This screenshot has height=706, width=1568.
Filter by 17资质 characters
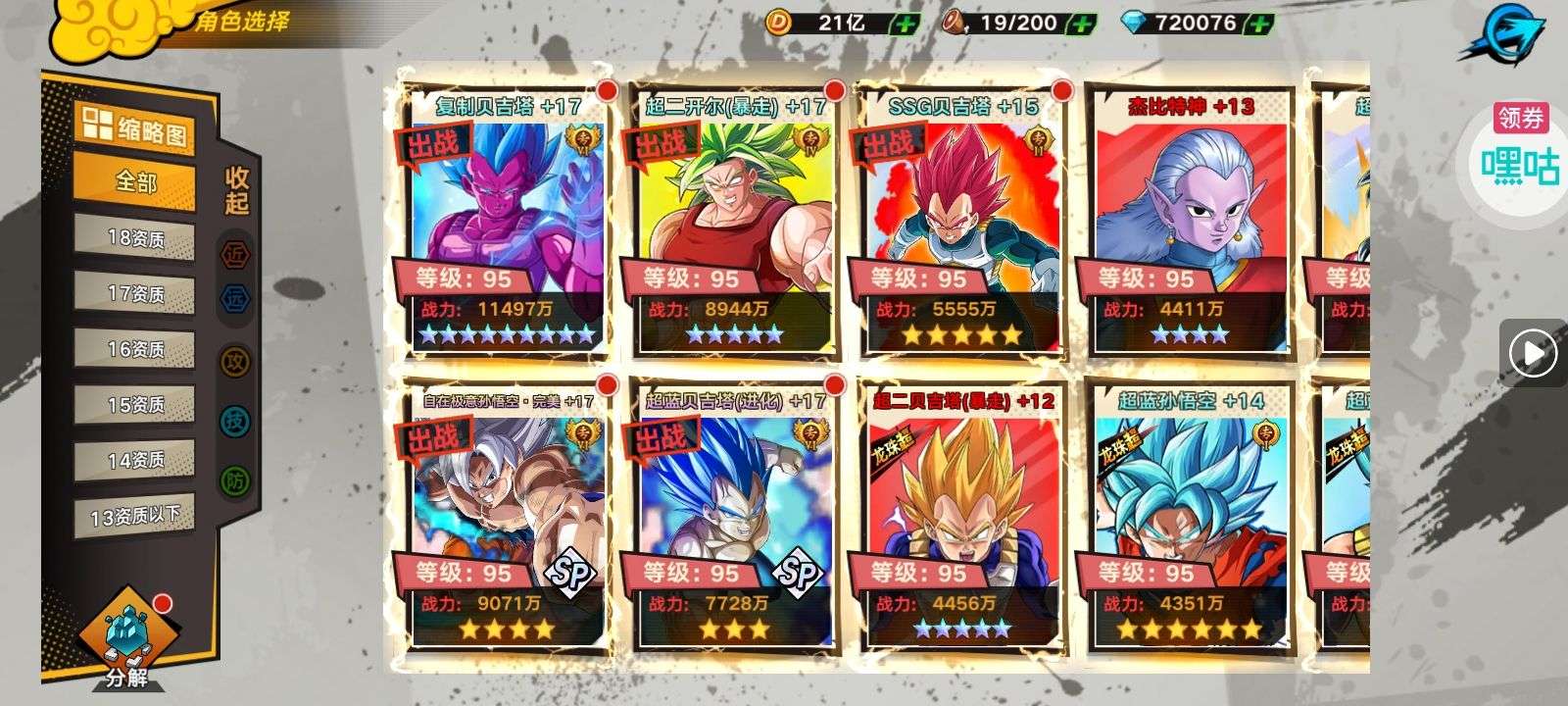point(135,293)
